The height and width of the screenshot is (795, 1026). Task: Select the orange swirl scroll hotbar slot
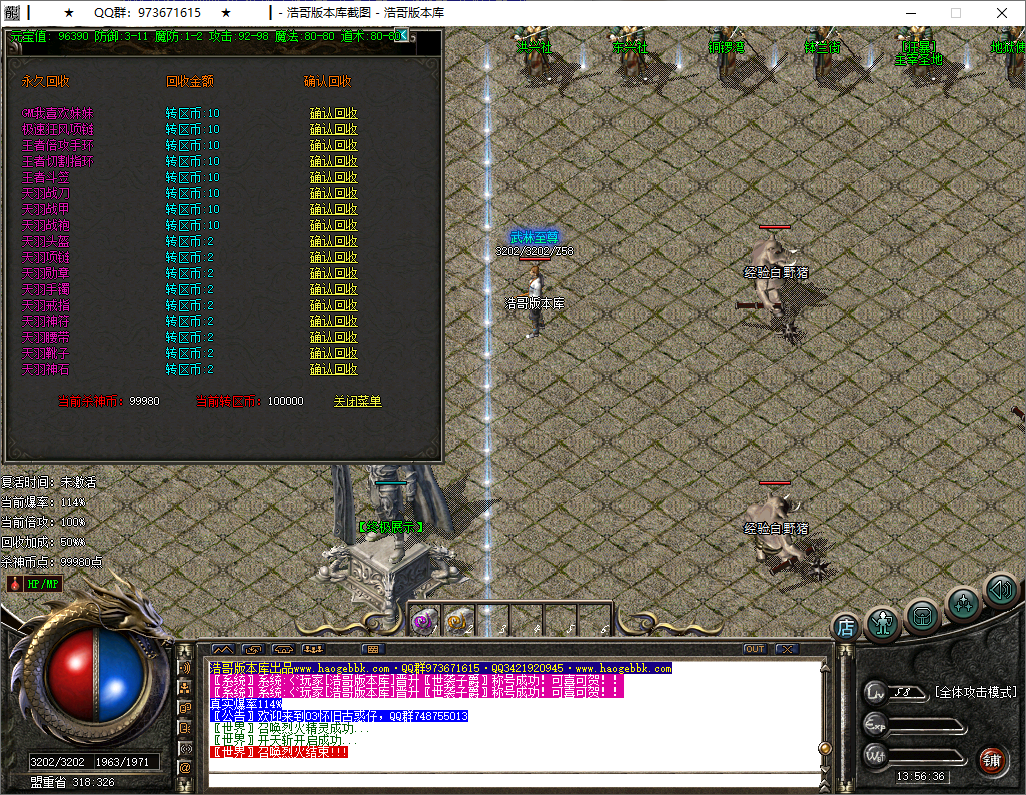458,621
